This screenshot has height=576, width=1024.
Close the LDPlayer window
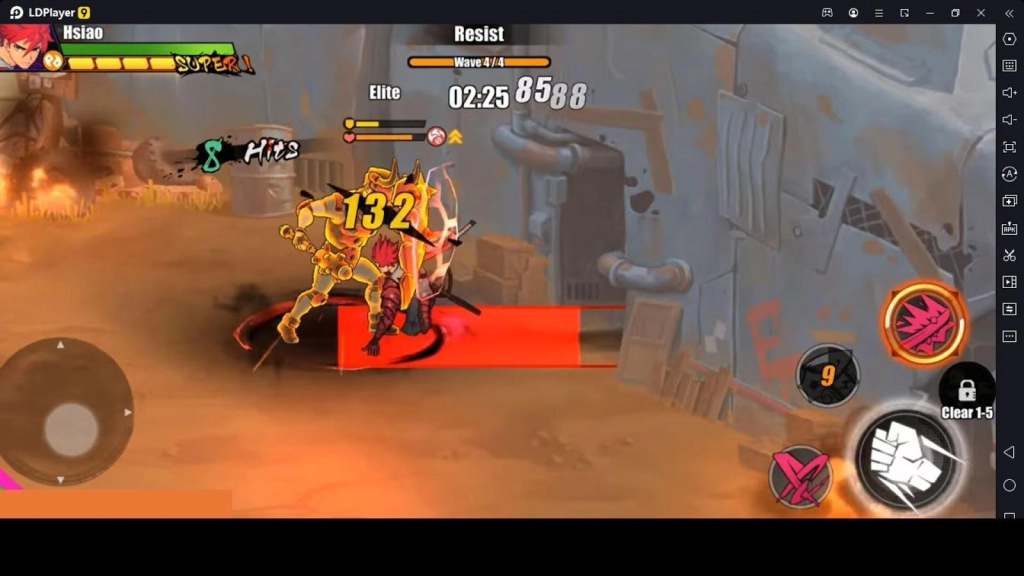point(981,12)
